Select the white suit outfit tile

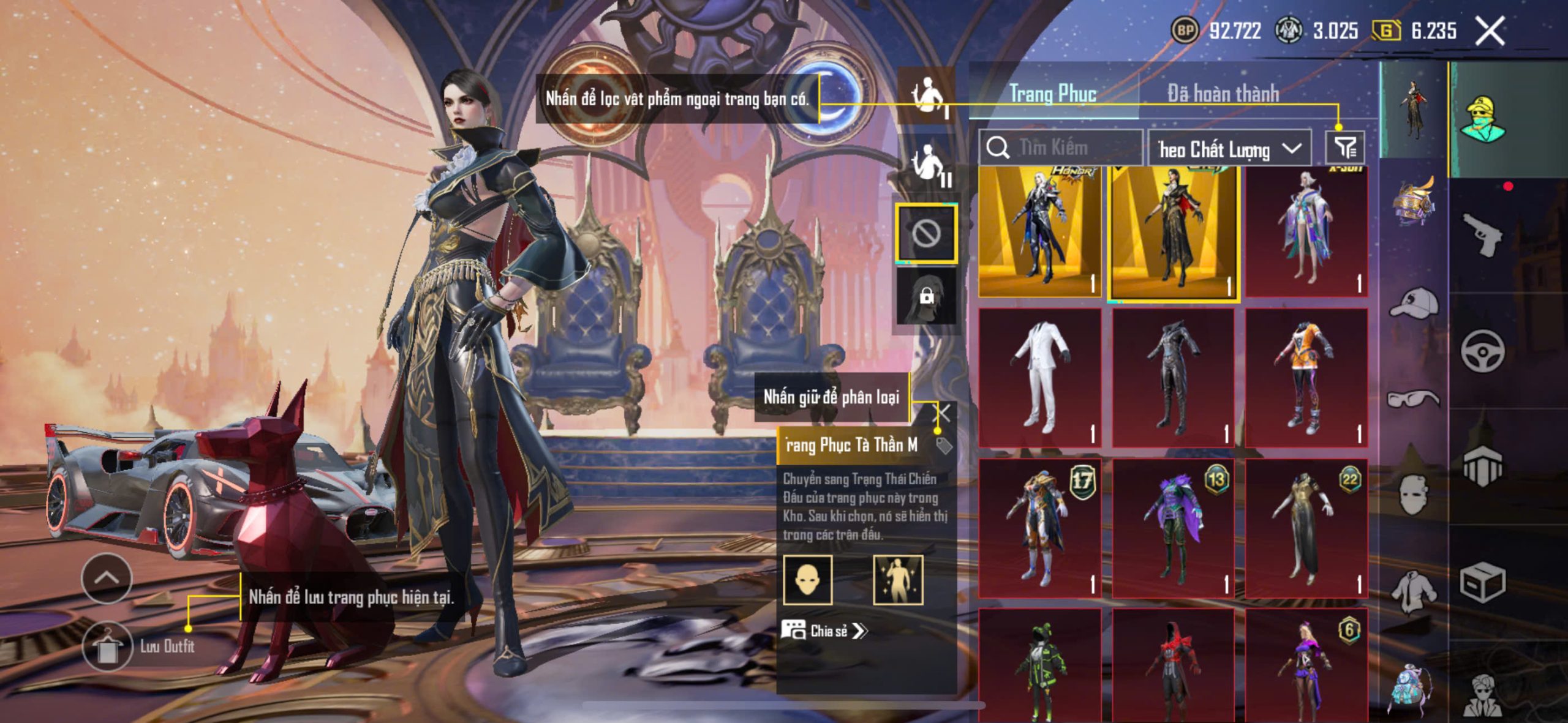click(x=1039, y=377)
